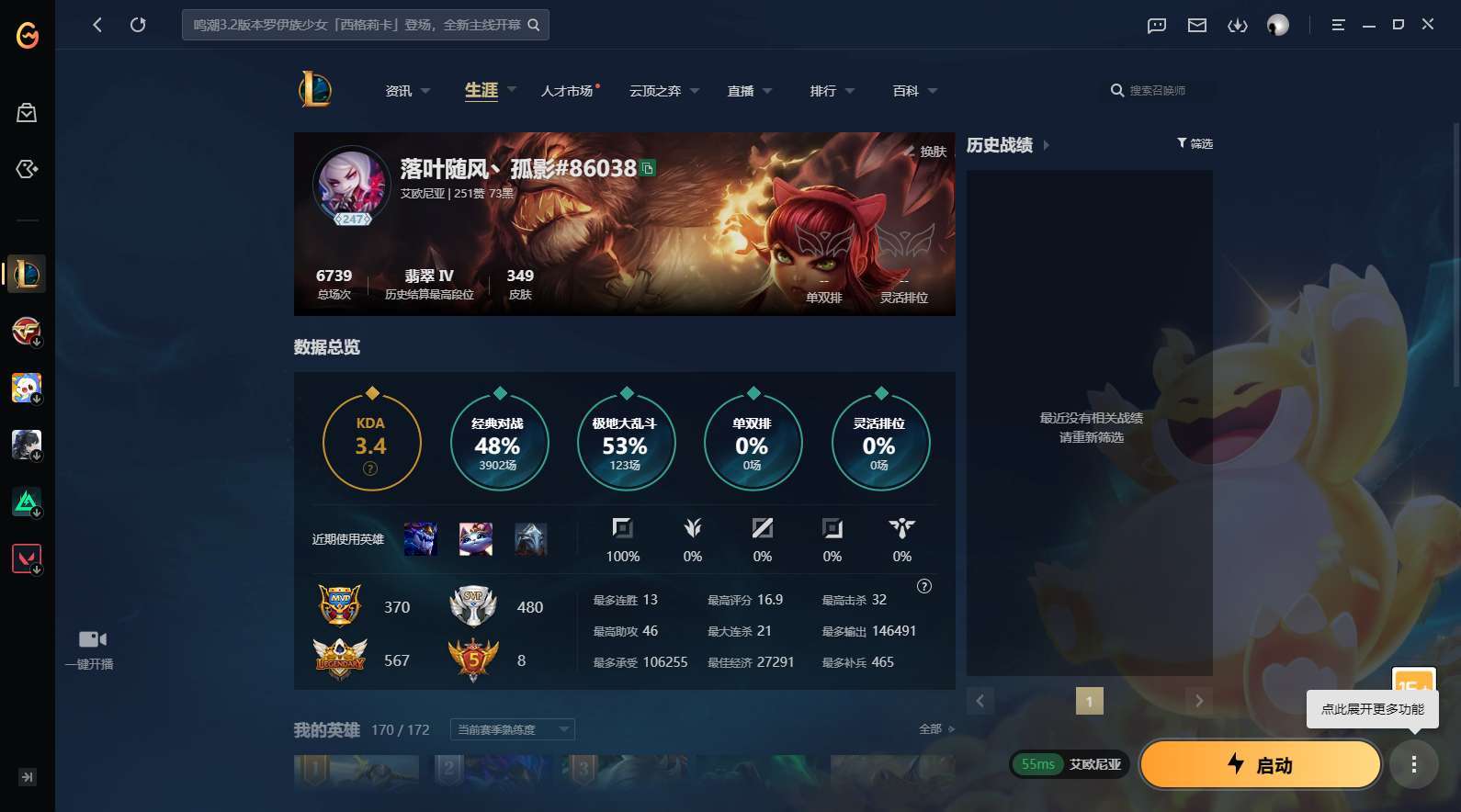Expand the 云顶之弈 dropdown arrow
This screenshot has height=812, width=1461.
pyautogui.click(x=694, y=91)
